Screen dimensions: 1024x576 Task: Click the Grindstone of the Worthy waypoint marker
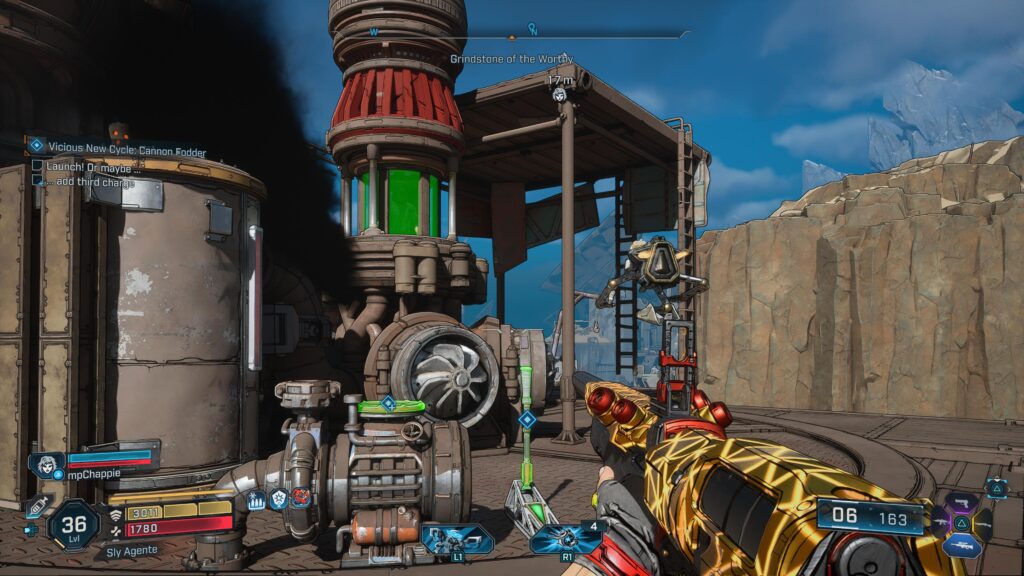pos(561,95)
